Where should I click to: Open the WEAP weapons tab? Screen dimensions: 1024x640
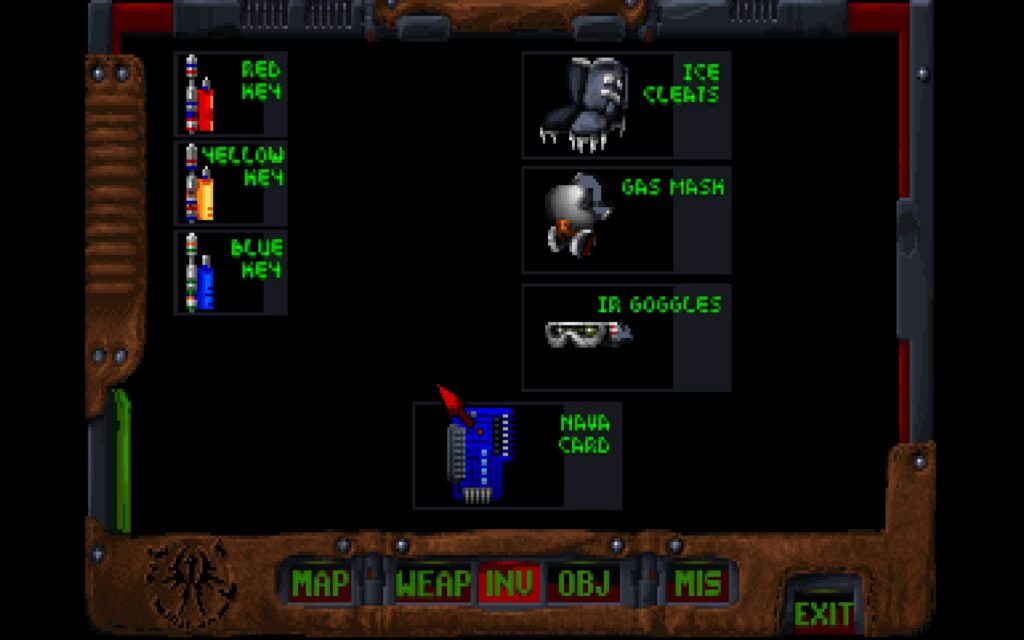[x=433, y=584]
